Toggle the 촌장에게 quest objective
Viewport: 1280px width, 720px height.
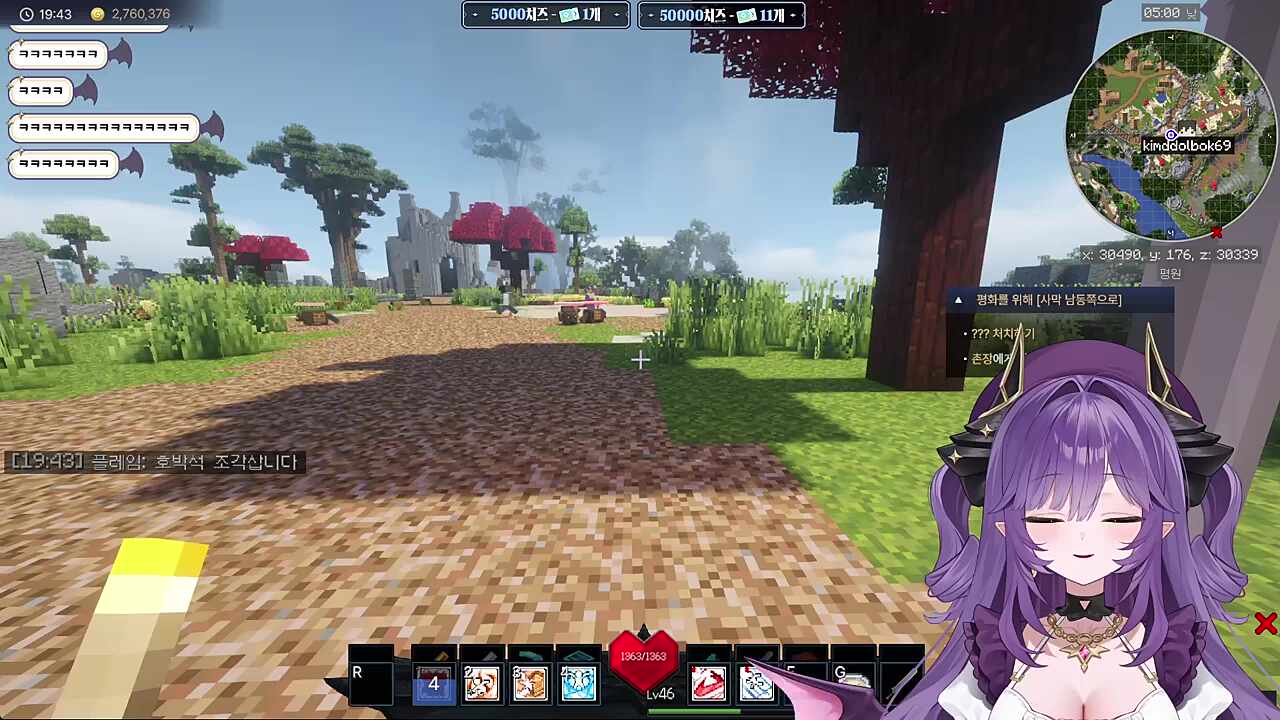click(992, 357)
